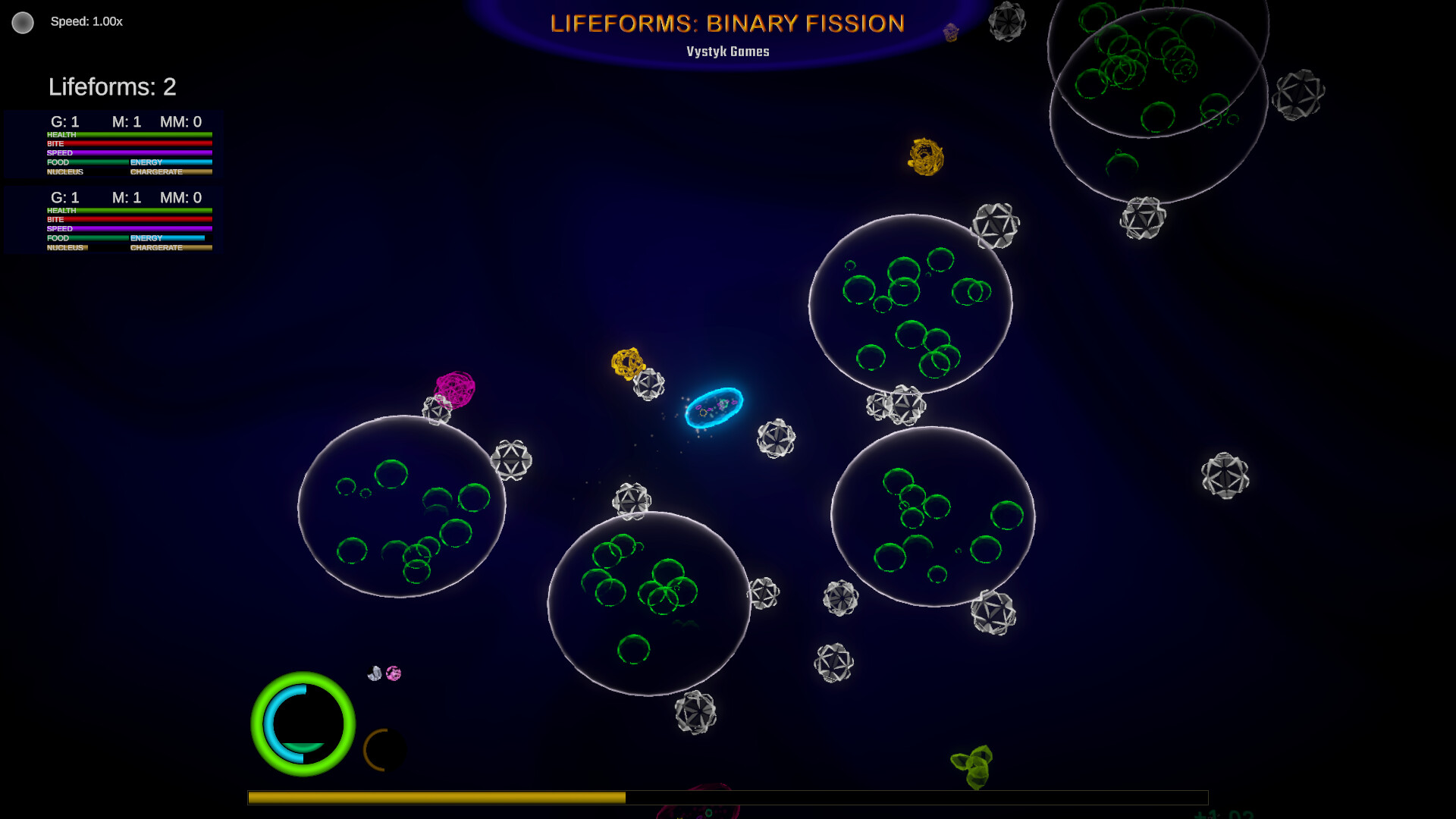
Task: Click the LIFEFORMS: BINARY FISSION title banner
Action: (x=727, y=24)
